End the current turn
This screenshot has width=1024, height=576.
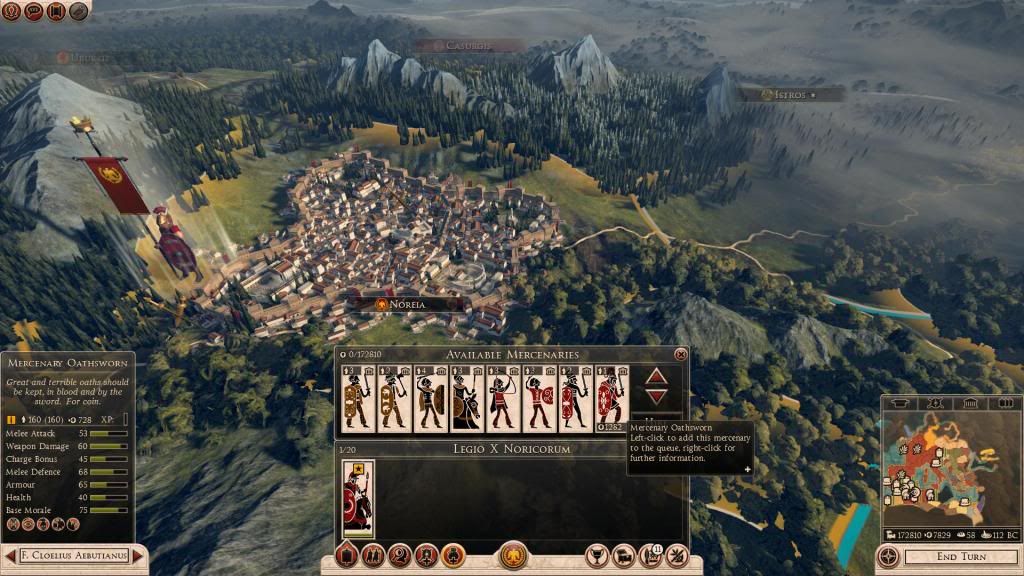pyautogui.click(x=959, y=557)
